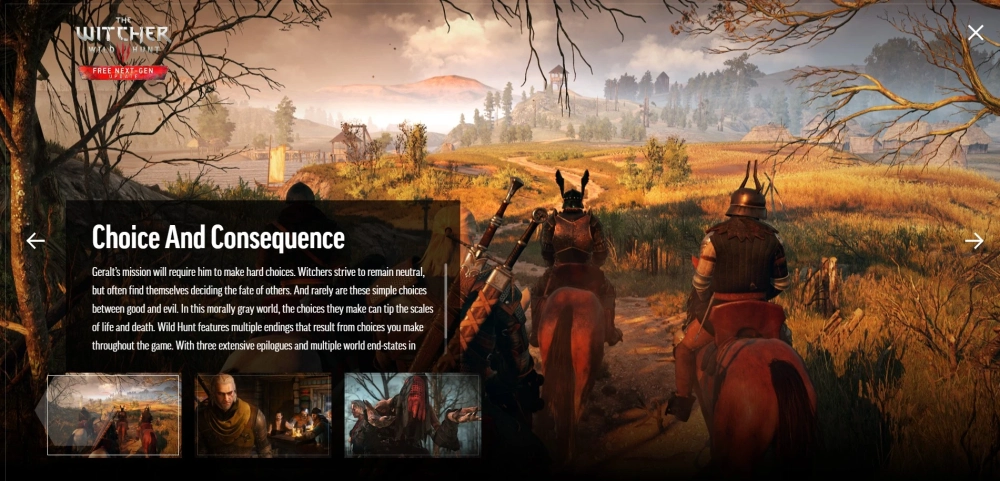Go to the previous slide arrow
This screenshot has width=1000, height=481.
(36, 241)
